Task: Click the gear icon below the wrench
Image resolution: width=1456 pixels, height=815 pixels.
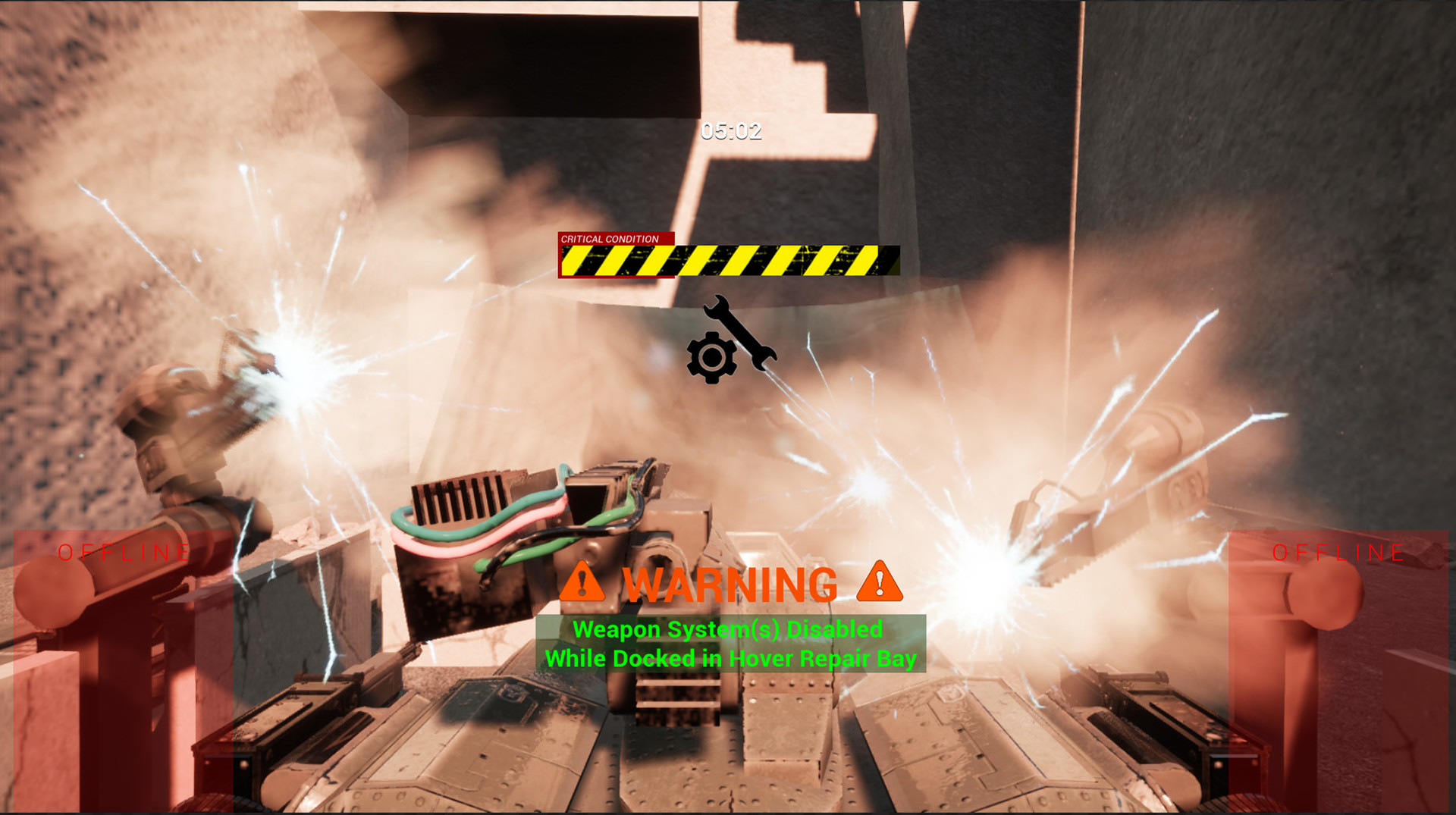Action: click(711, 356)
